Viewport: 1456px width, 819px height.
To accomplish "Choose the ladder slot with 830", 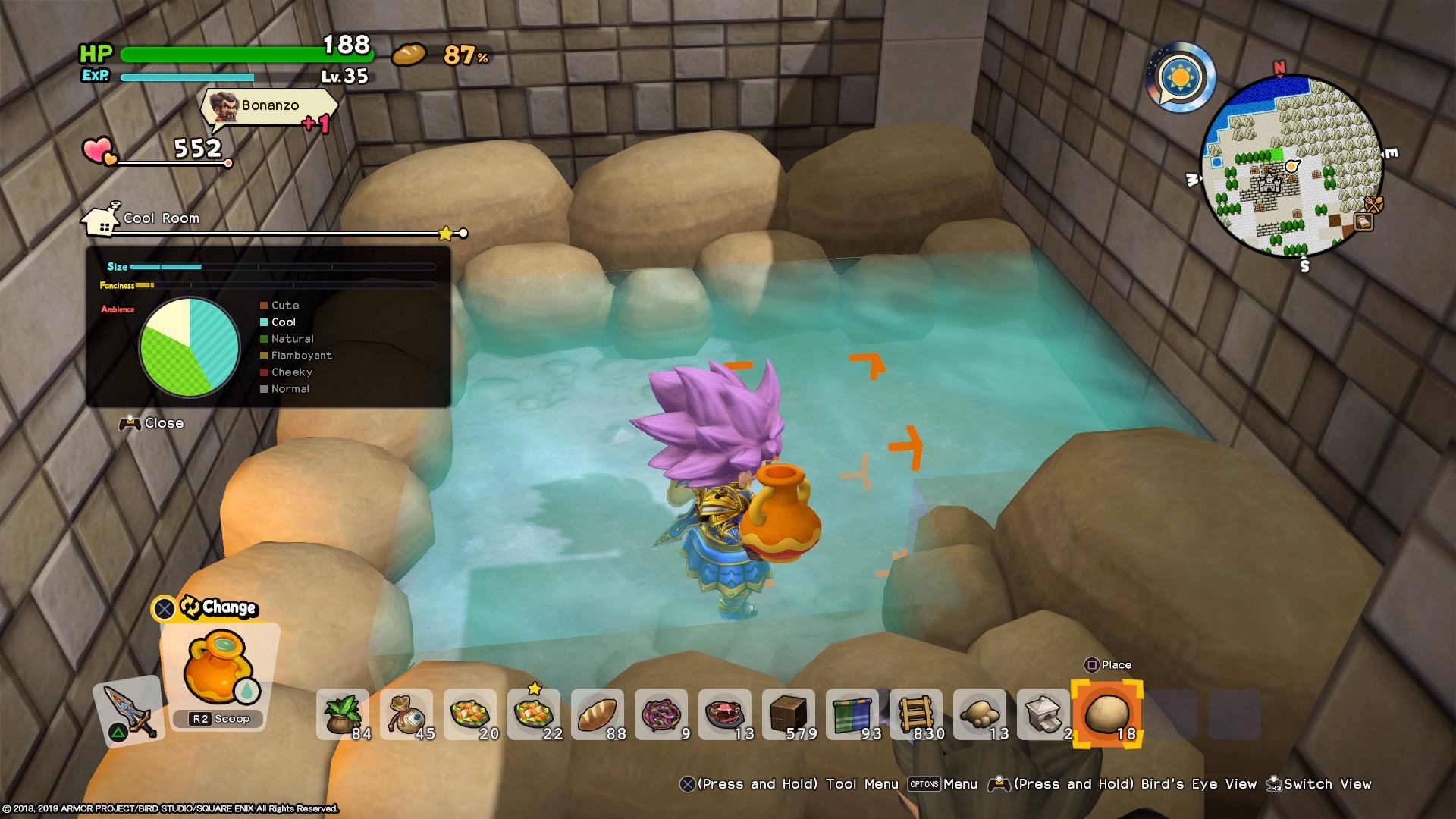I will pos(916,714).
